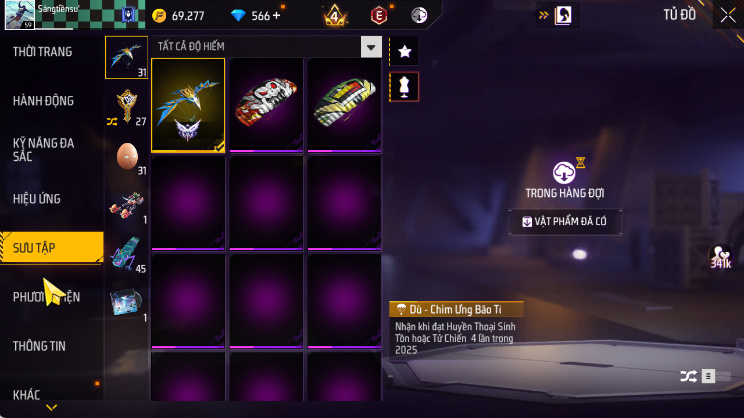This screenshot has height=418, width=744.
Task: Close the Tủ Đồ vault screen
Action: 727,14
